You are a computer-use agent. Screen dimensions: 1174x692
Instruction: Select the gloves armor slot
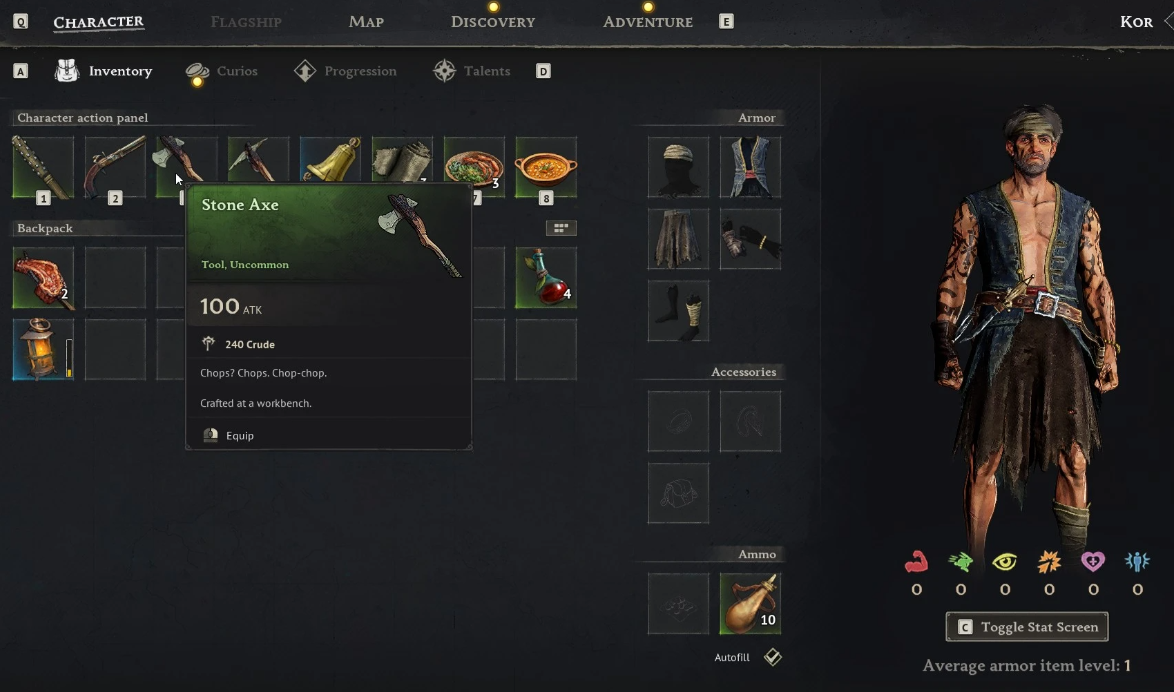[x=750, y=239]
